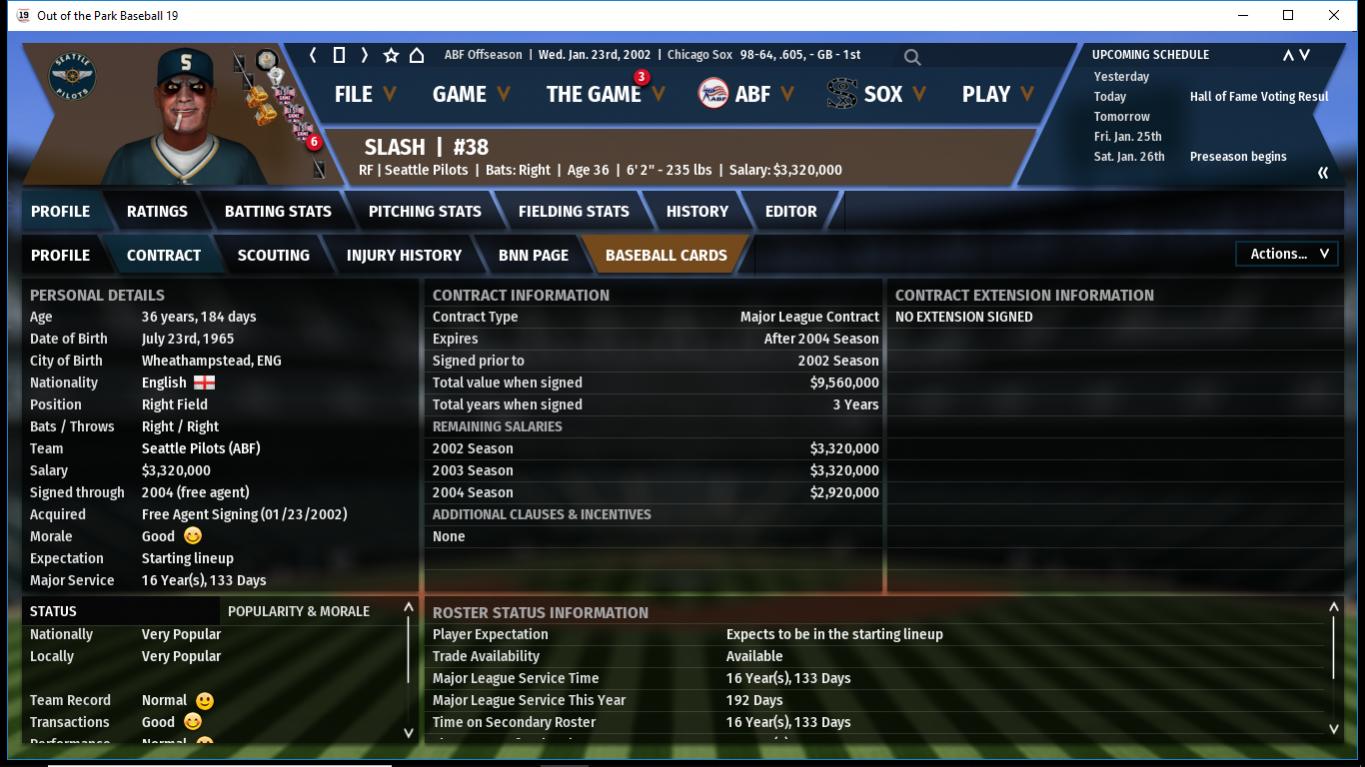Open the INJURY HISTORY sub-tab
The image size is (1365, 767).
tap(404, 255)
